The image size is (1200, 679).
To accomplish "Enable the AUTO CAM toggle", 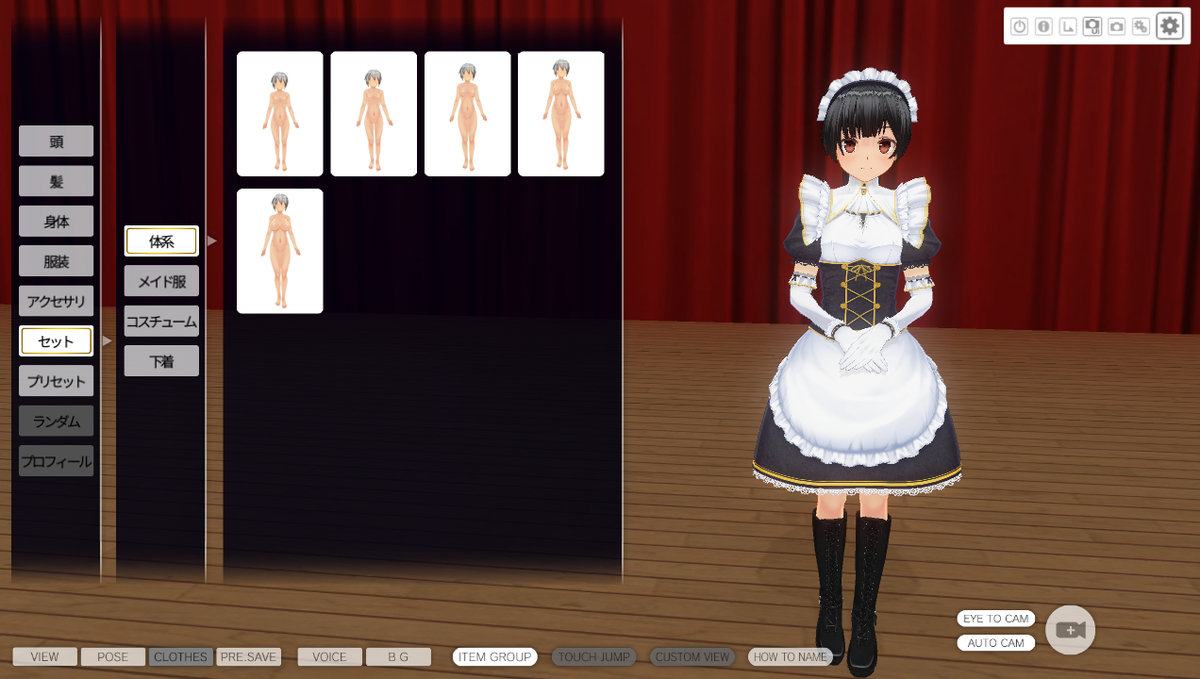I will click(x=995, y=643).
